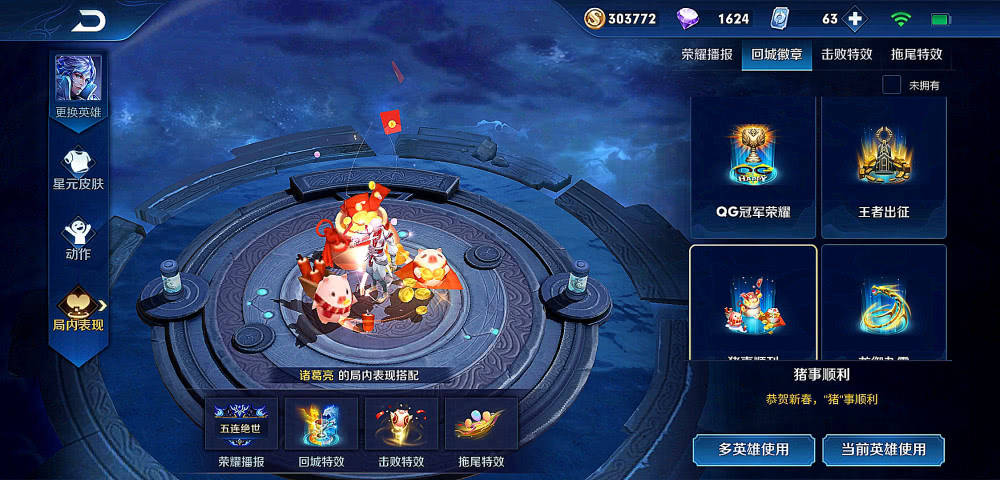The width and height of the screenshot is (1000, 480).
Task: Switch to the 回城徽章 tab
Action: [x=776, y=55]
